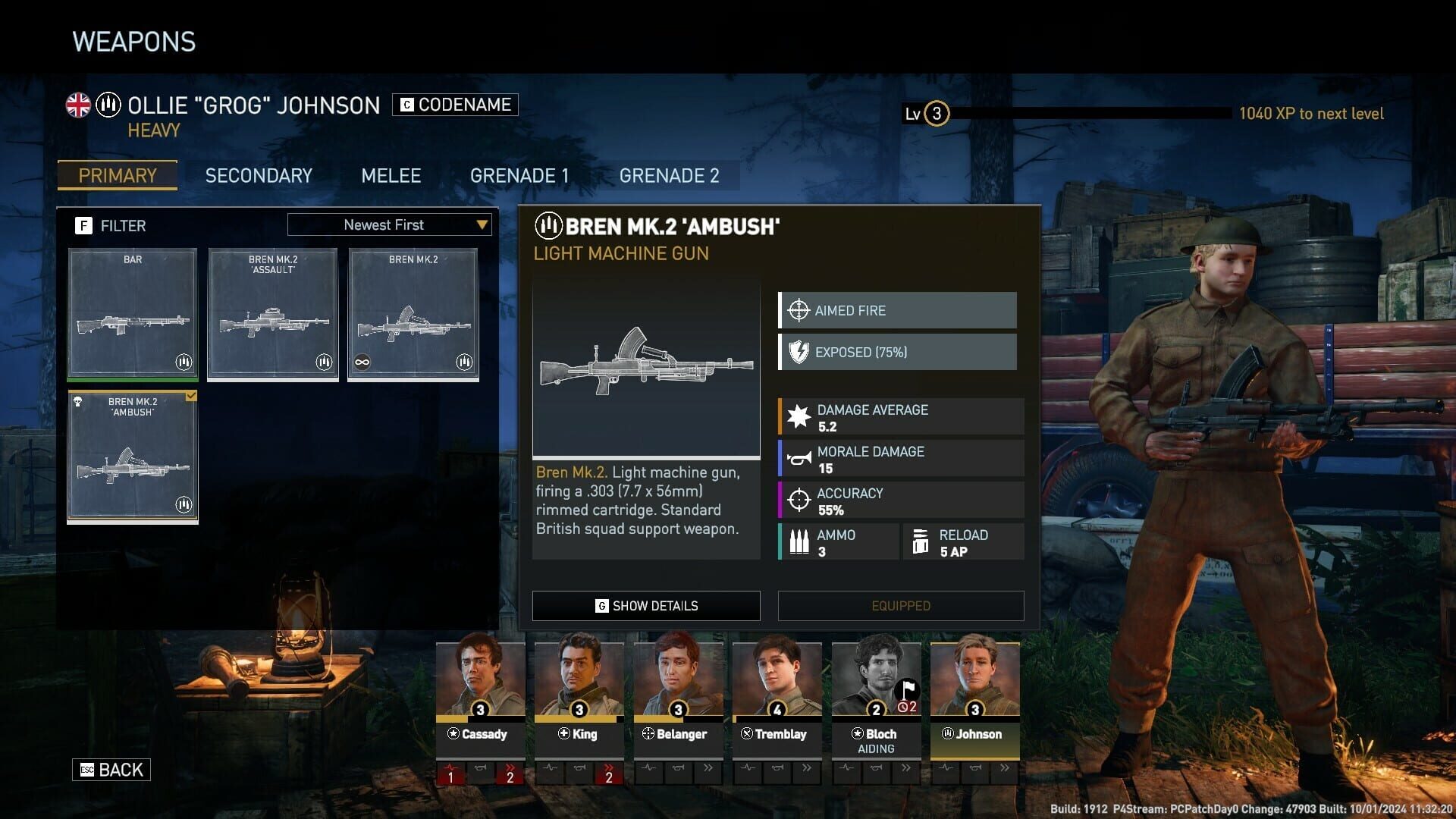Toggle the Equipped state for the Ambush weapon

900,605
